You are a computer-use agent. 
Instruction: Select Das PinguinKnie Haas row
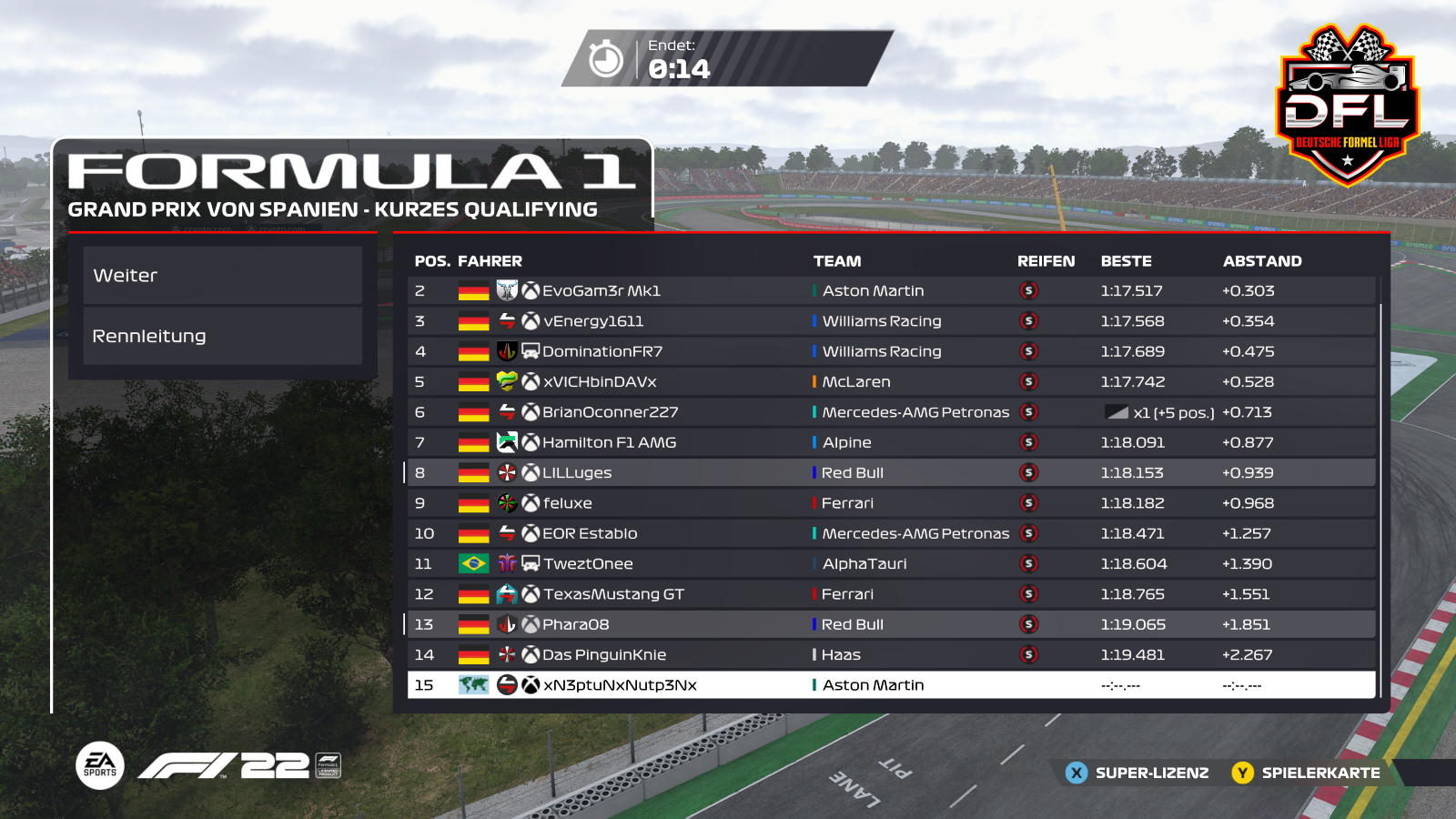coord(890,655)
